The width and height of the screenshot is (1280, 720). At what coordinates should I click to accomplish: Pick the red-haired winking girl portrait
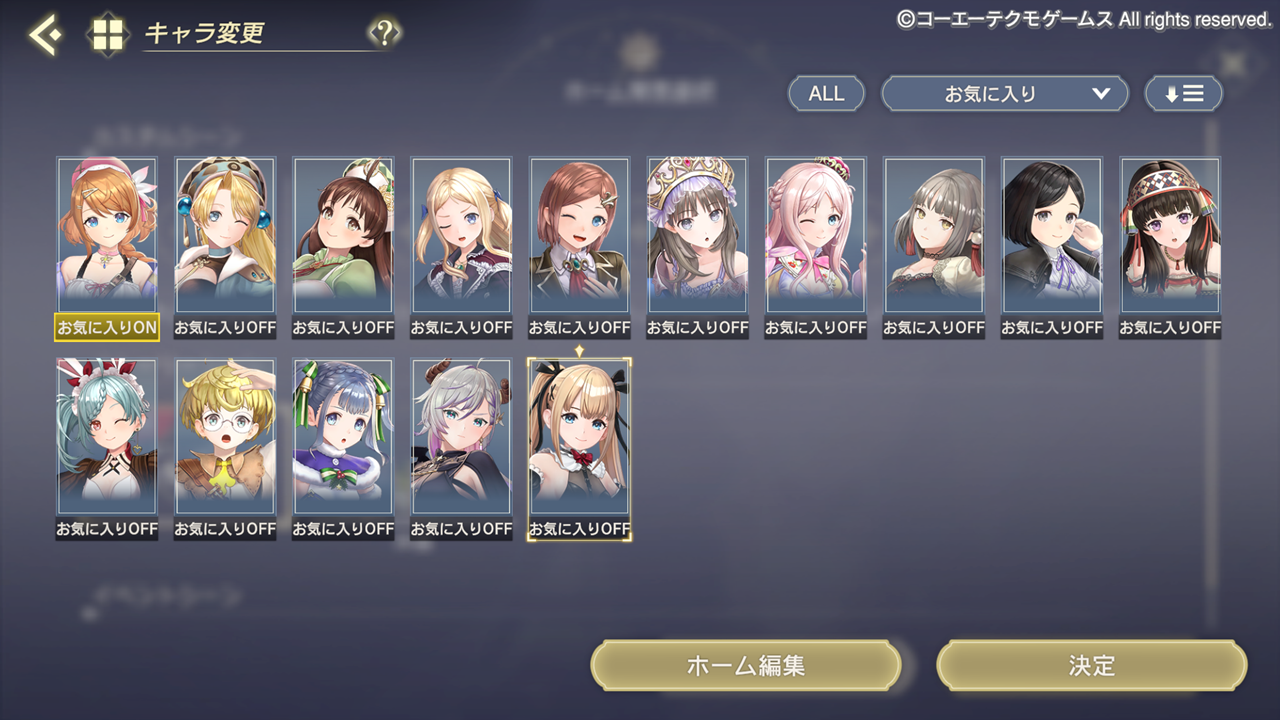pos(579,235)
